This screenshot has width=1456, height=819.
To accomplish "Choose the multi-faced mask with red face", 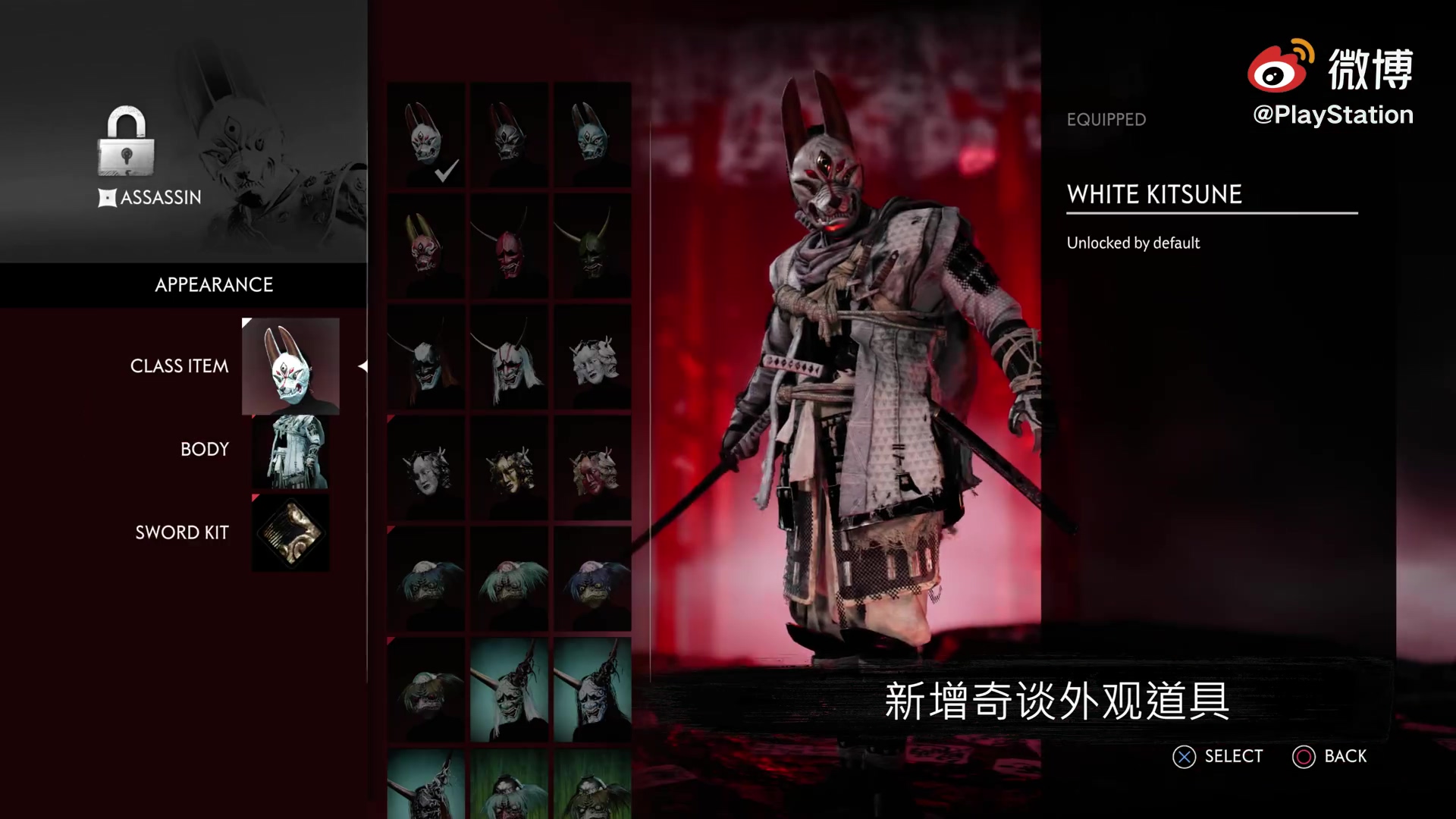I will coord(592,468).
